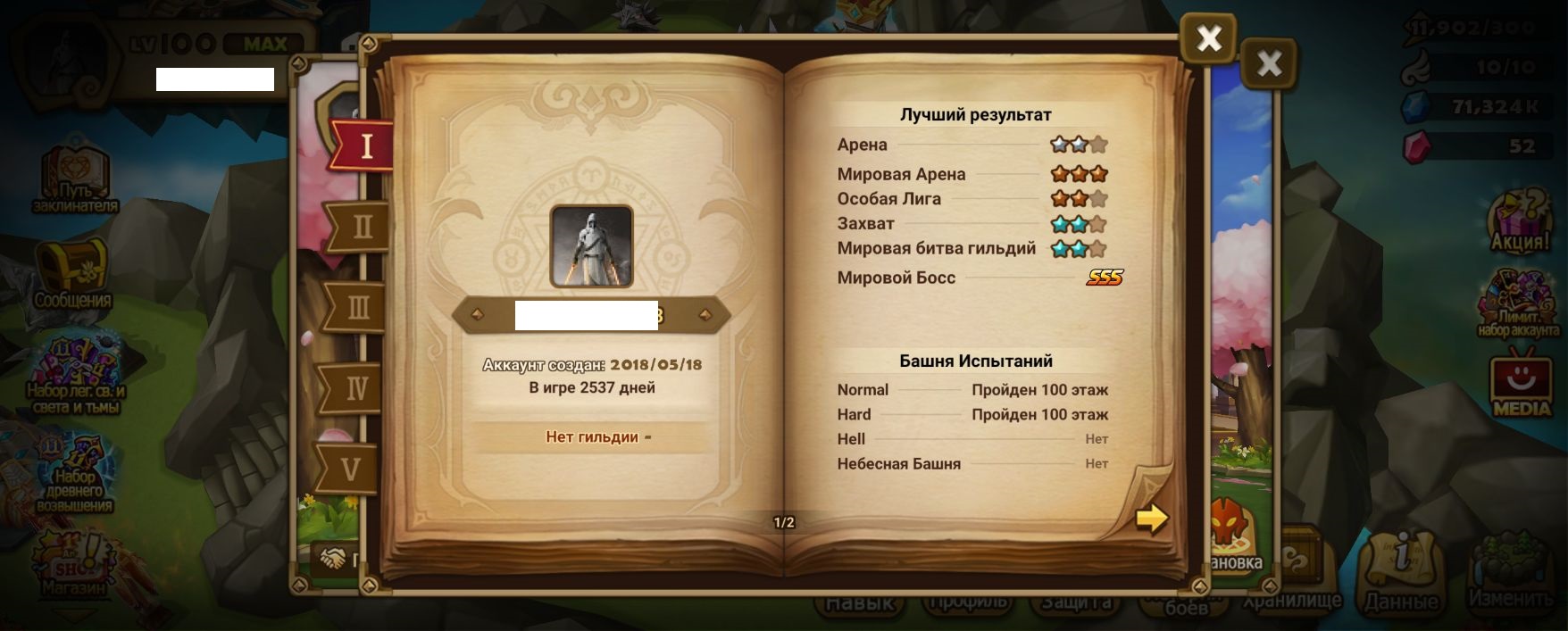The image size is (1568, 631).
Task: Turn to the next page with yellow arrow
Action: coord(1151,518)
